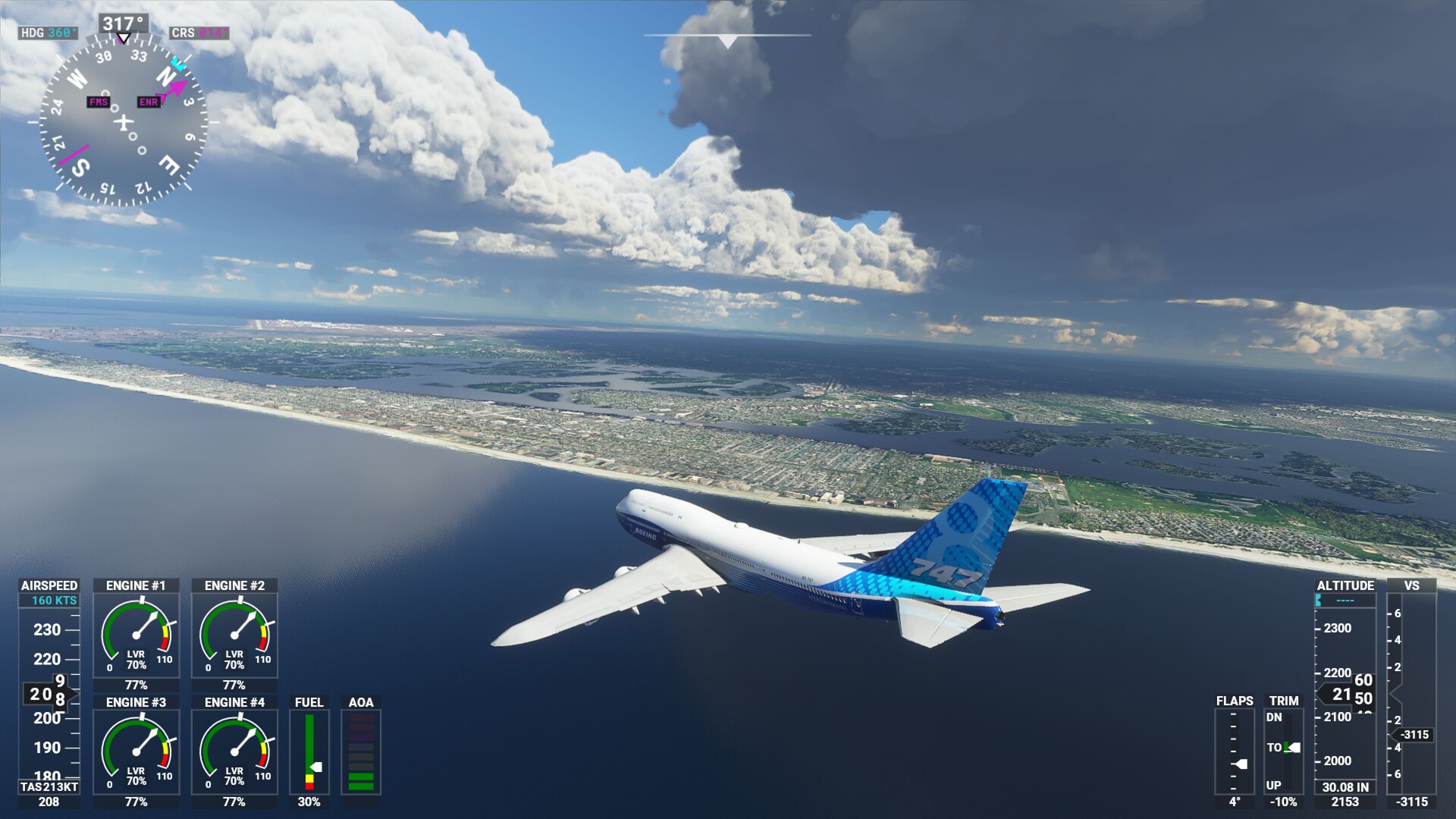Click the TAS 213KT true airspeed label
1456x819 pixels.
pos(49,787)
